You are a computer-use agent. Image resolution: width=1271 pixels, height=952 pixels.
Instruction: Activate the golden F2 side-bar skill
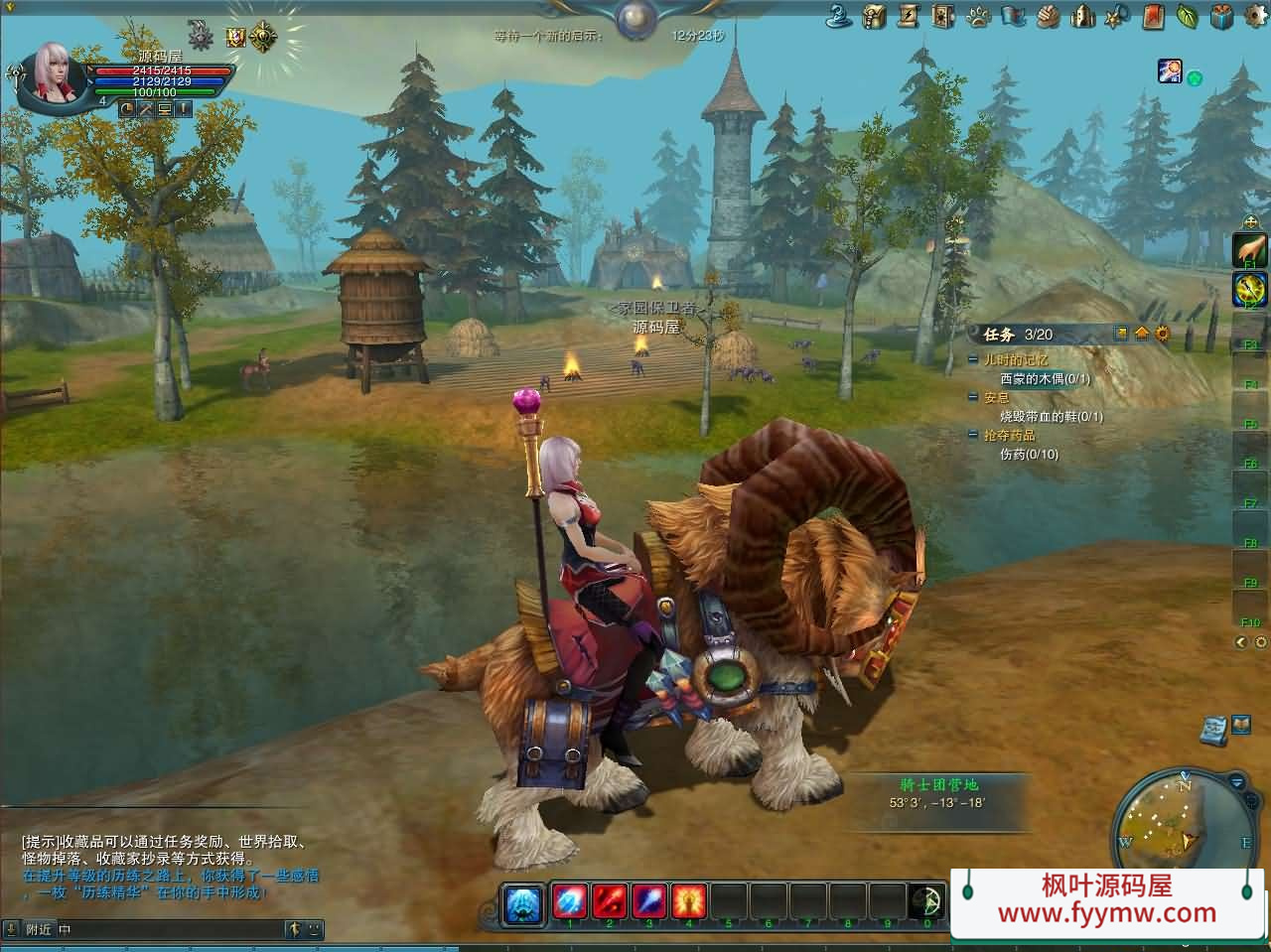point(1249,289)
